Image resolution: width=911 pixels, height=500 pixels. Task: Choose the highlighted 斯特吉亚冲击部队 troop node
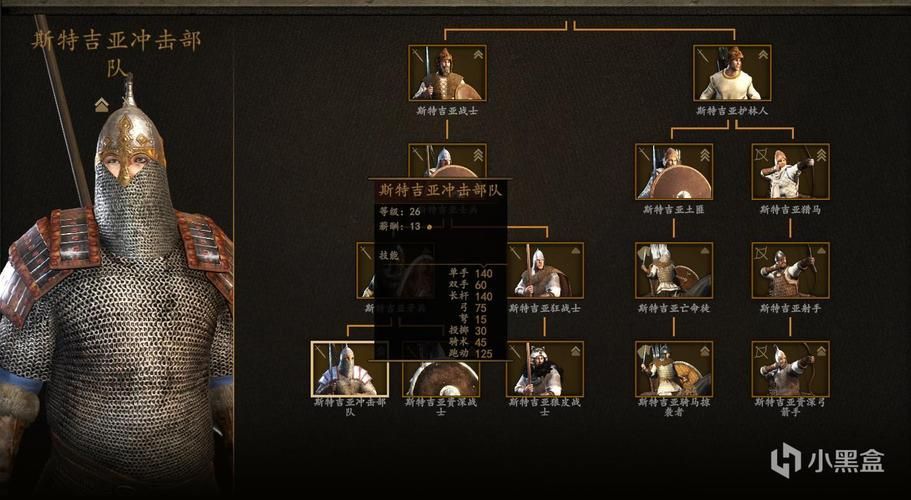point(349,368)
